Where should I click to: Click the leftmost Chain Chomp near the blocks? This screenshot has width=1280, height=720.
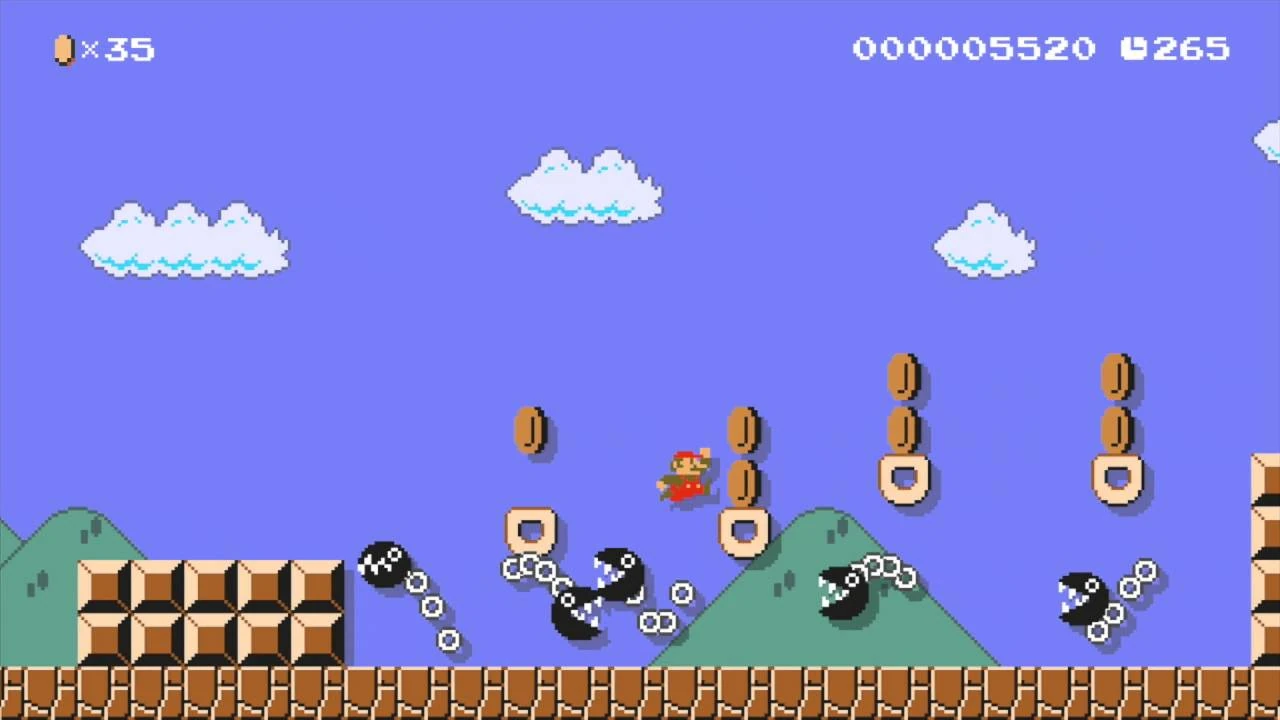(385, 565)
